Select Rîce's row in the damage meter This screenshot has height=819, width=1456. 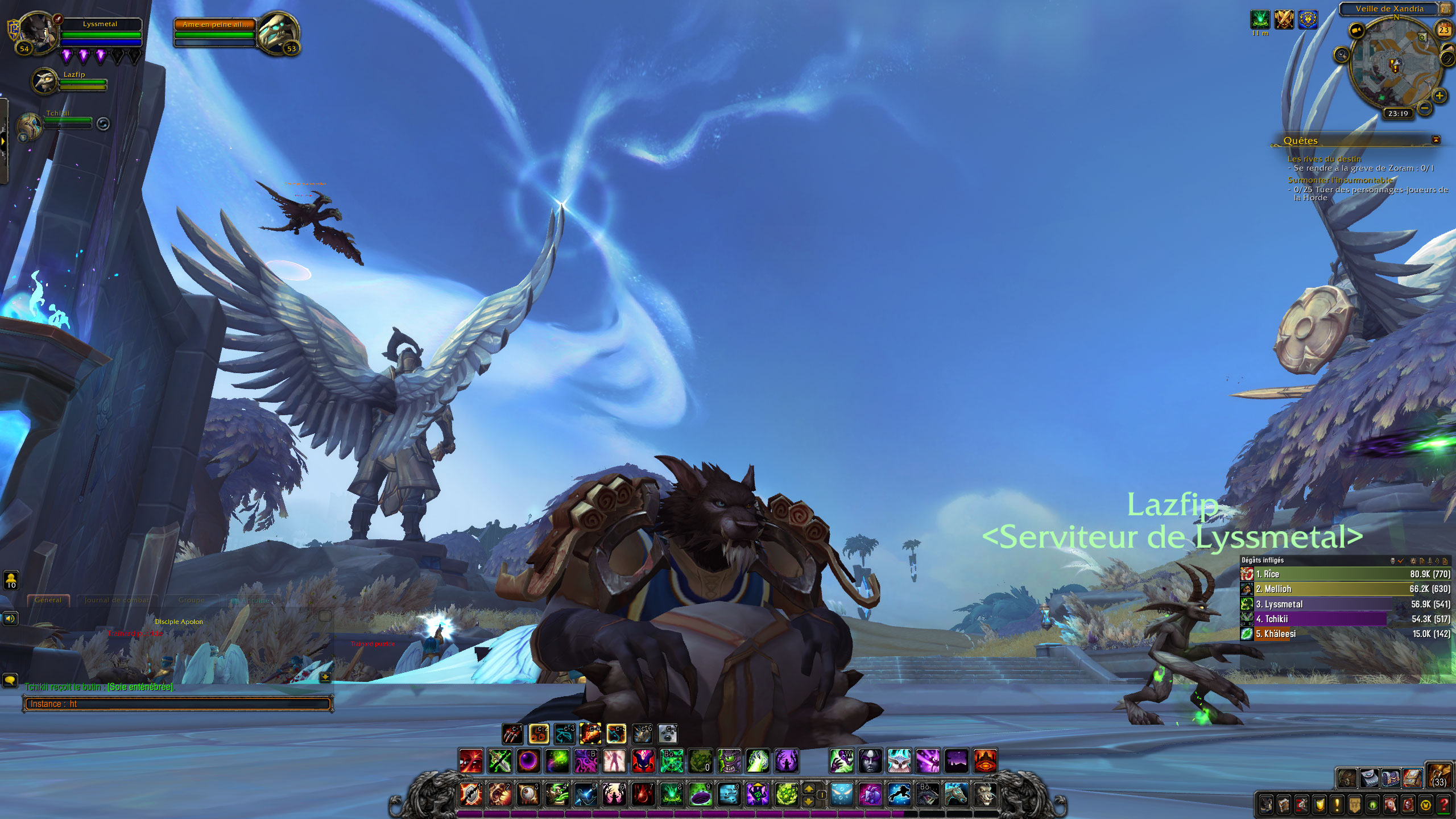(x=1345, y=574)
